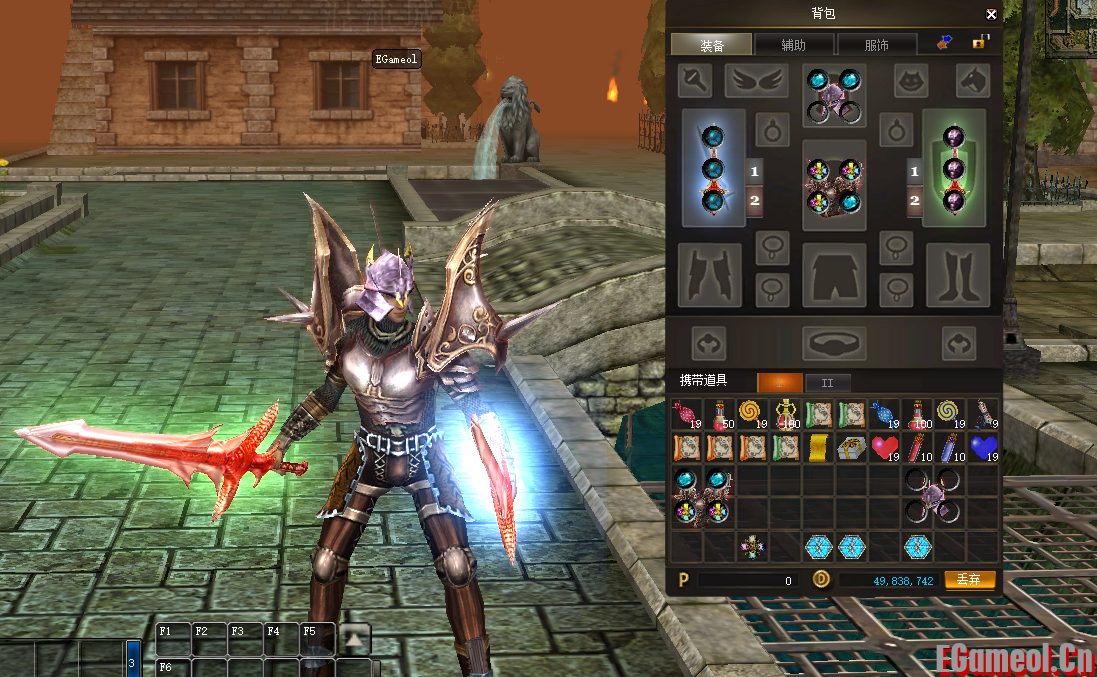The image size is (1097, 677).
Task: Switch to inventory page II
Action: coord(827,382)
